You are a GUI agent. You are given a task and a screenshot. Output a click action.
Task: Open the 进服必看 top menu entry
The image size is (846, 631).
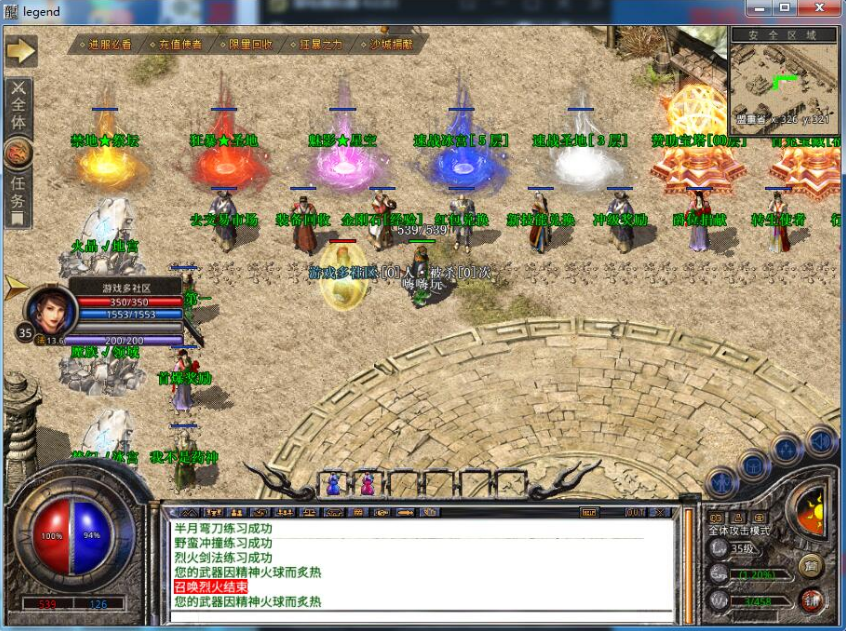click(109, 44)
